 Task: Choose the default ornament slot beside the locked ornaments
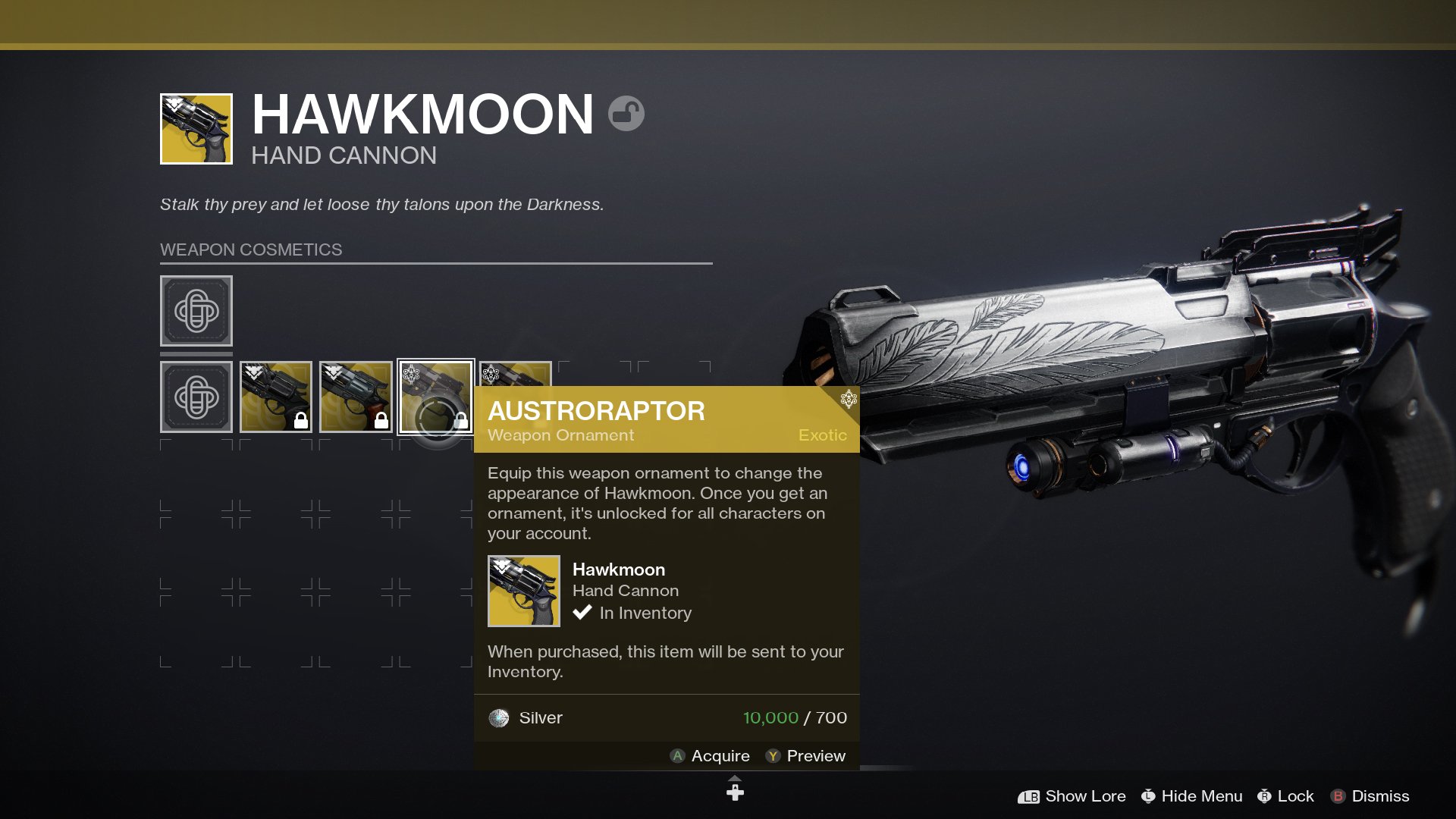coord(196,397)
